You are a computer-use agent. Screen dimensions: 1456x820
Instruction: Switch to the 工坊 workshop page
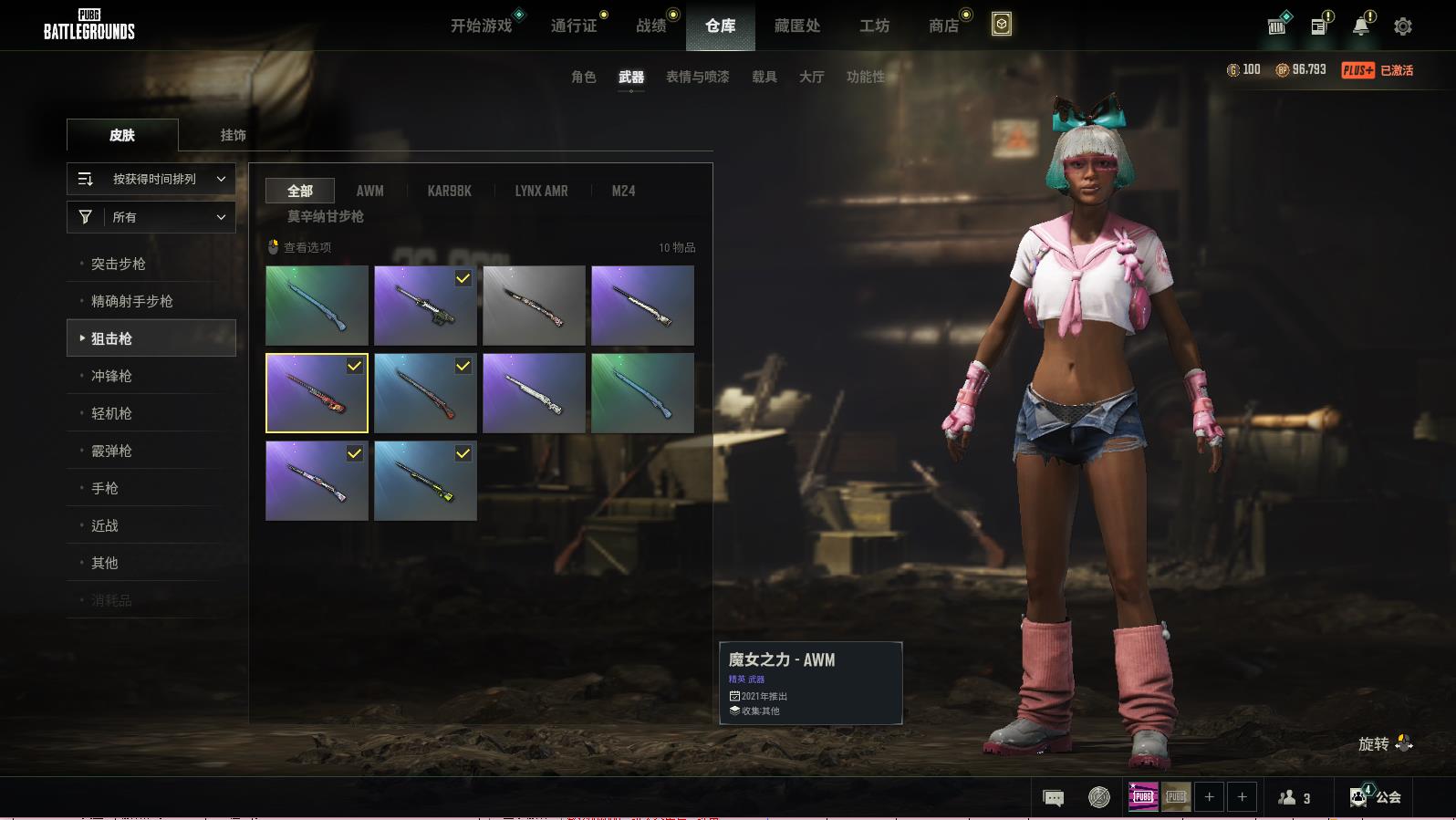coord(874,26)
